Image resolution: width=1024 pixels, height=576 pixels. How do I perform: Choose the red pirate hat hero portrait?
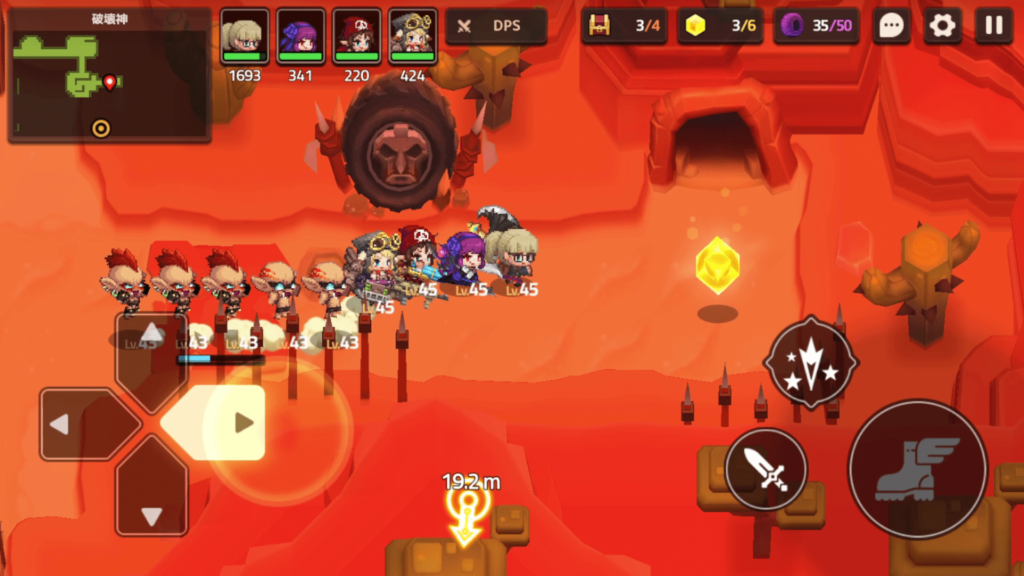point(357,38)
